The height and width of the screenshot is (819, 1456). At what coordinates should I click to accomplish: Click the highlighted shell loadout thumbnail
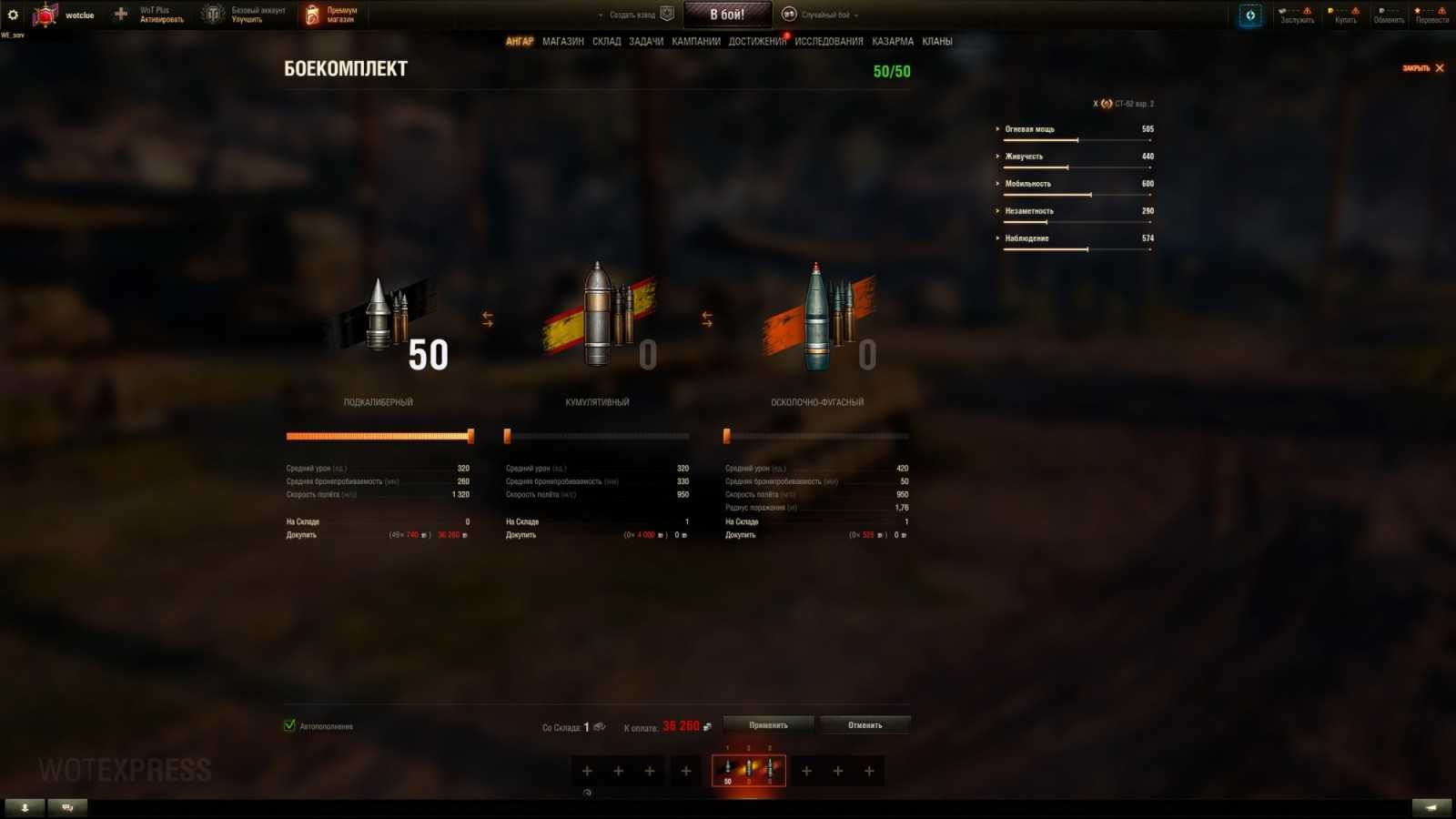748,769
